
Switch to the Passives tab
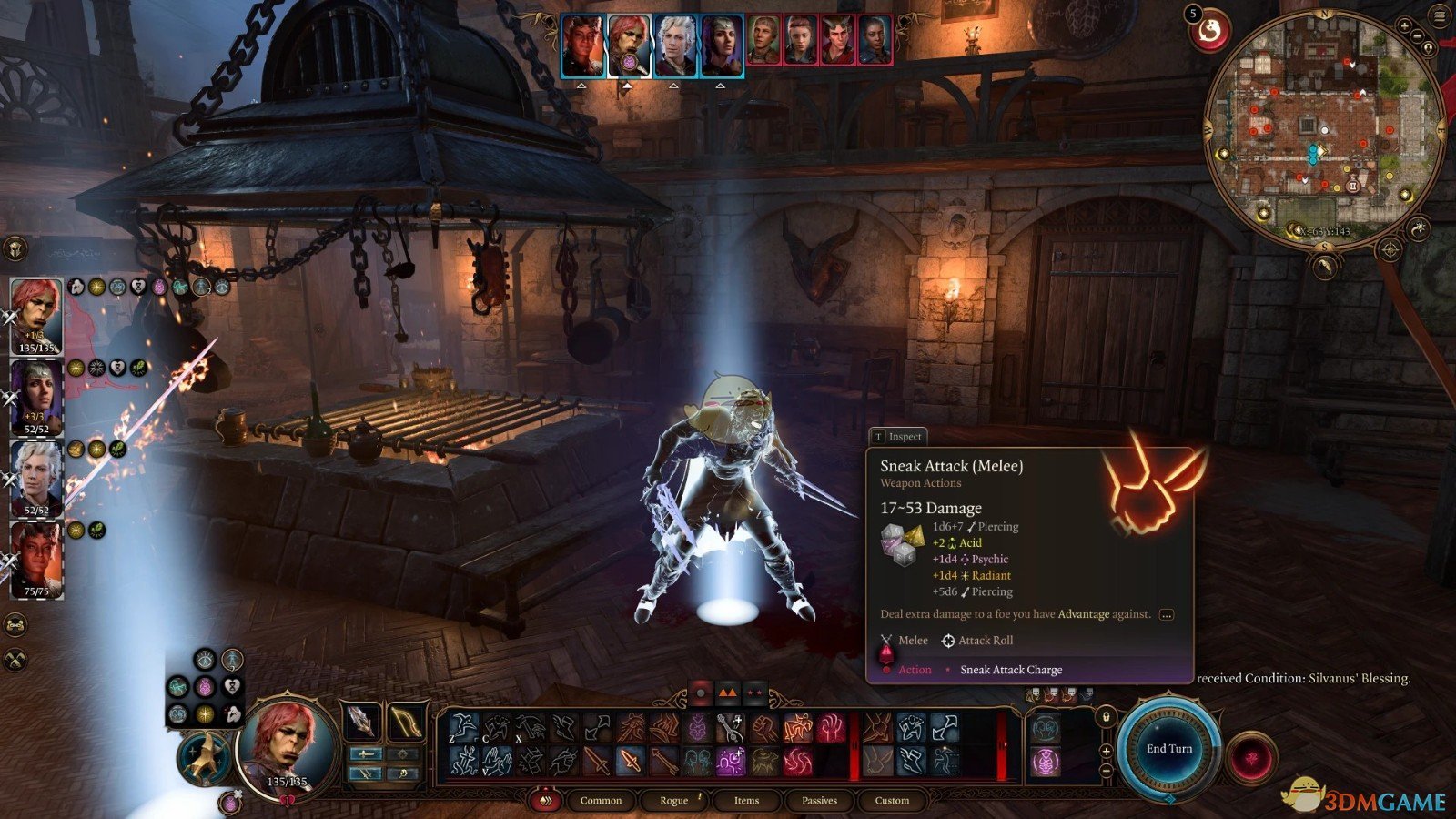point(819,801)
